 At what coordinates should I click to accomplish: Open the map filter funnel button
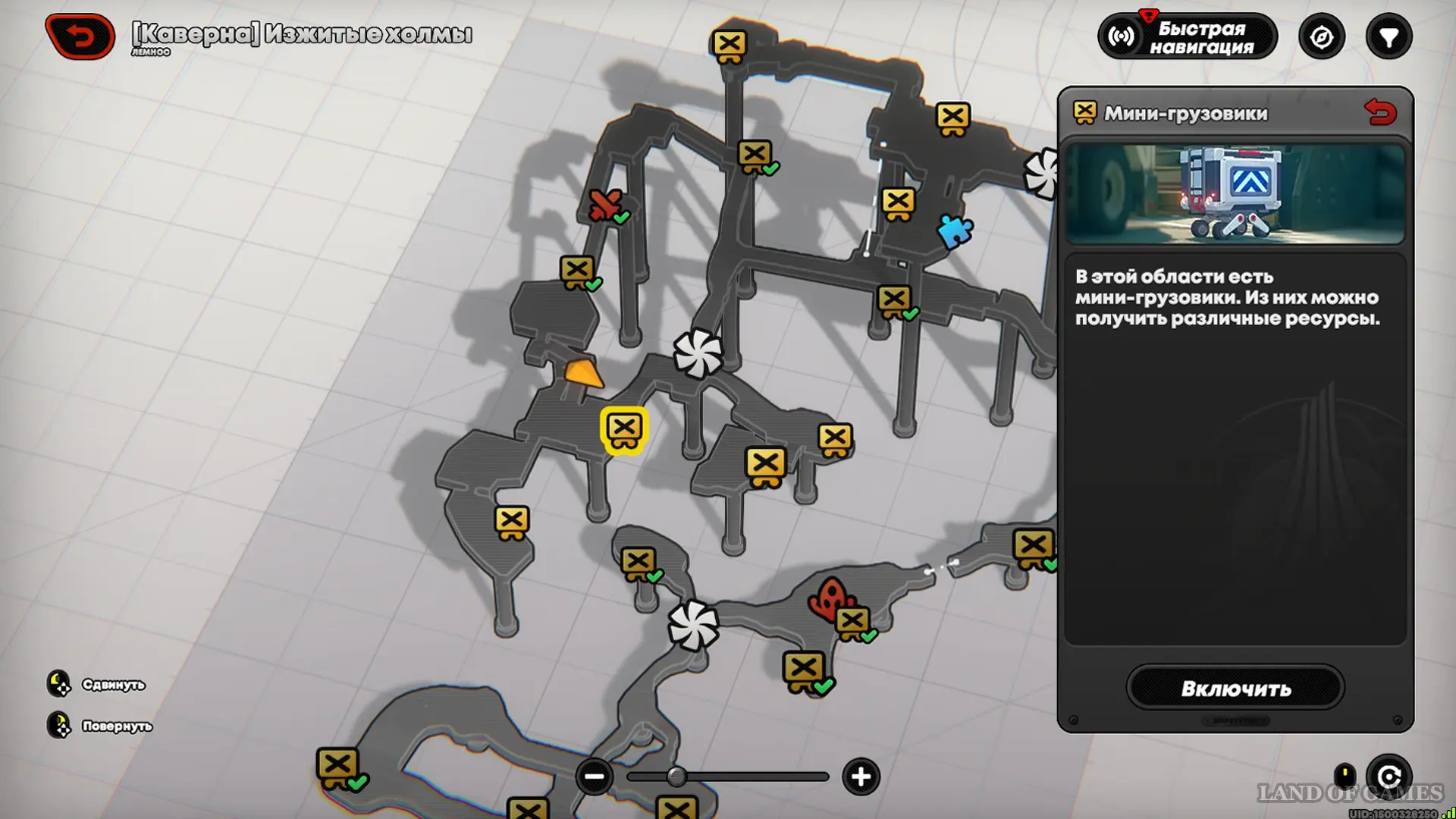[x=1389, y=37]
